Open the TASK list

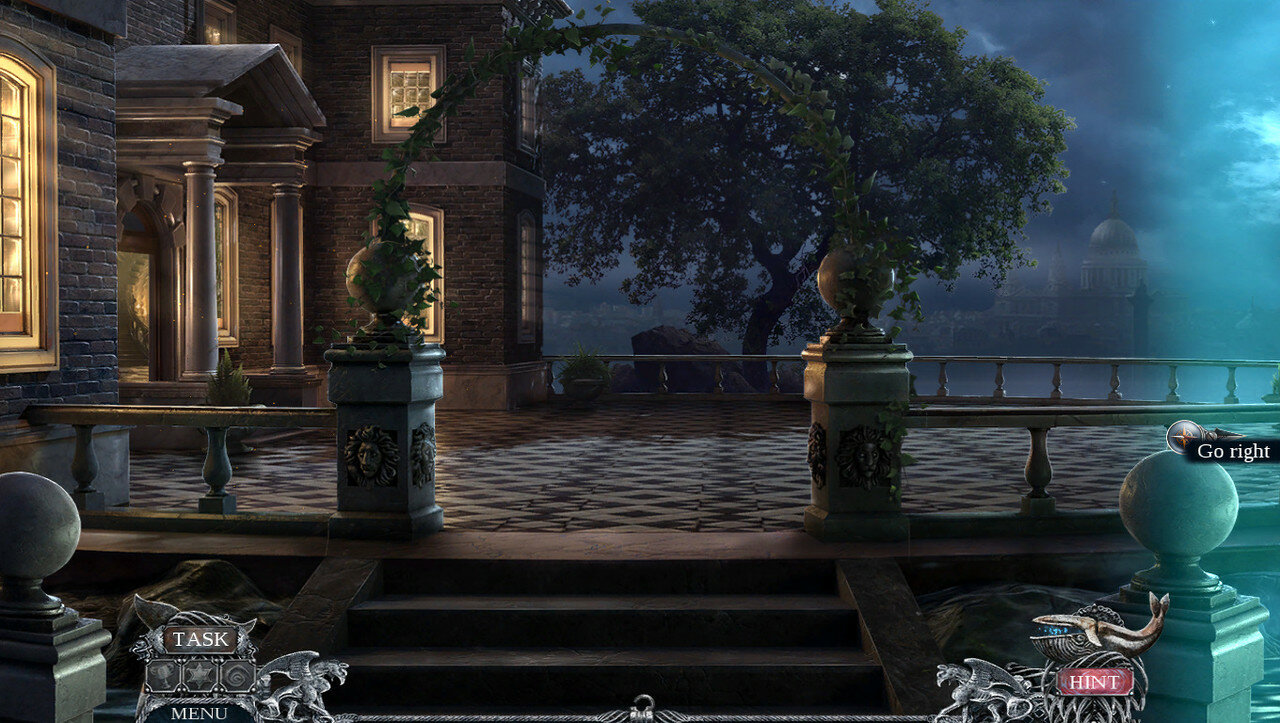[x=200, y=640]
